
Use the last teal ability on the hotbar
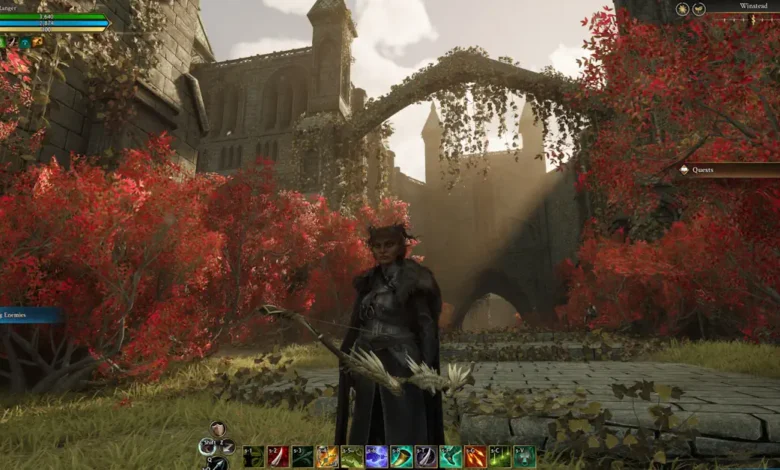click(x=524, y=457)
